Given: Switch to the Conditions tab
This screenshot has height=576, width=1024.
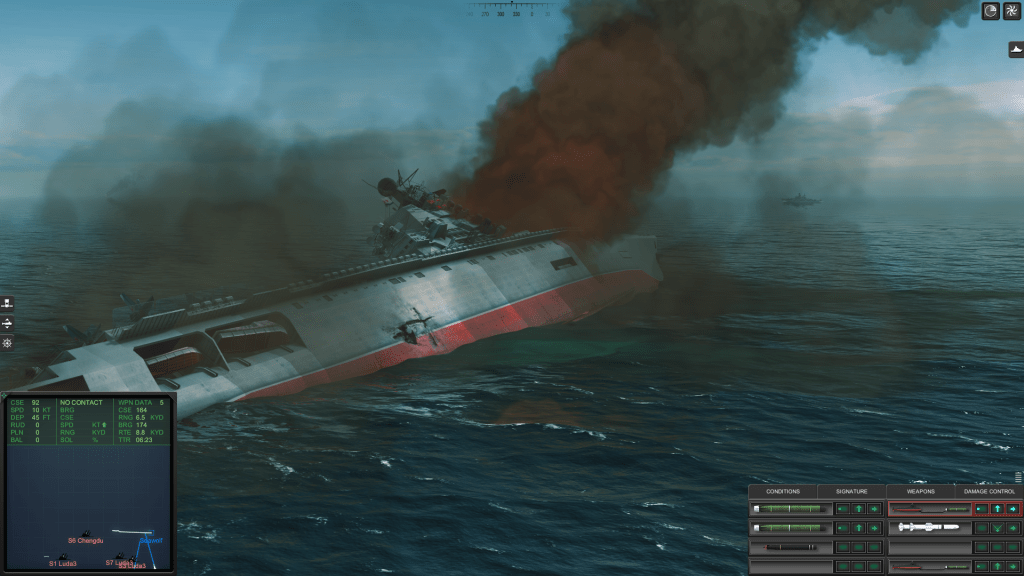Looking at the screenshot, I should 783,491.
